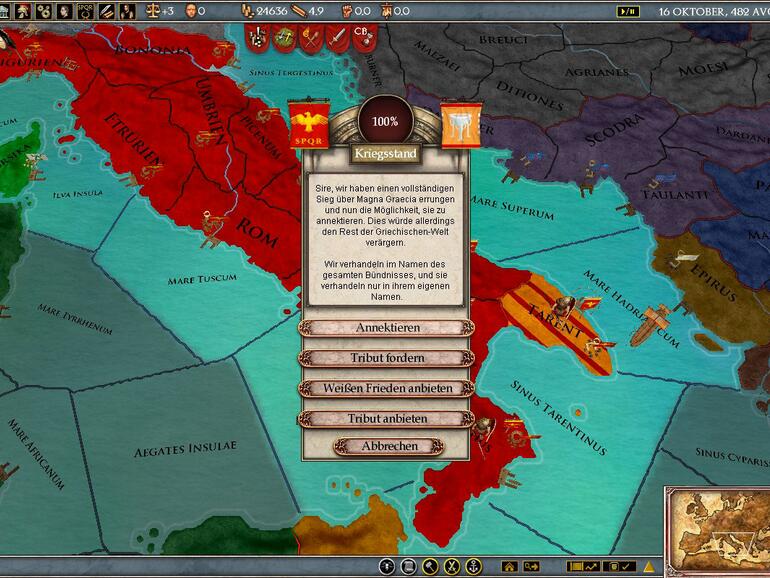Select the Tribut fordern option
The height and width of the screenshot is (578, 770).
(386, 358)
